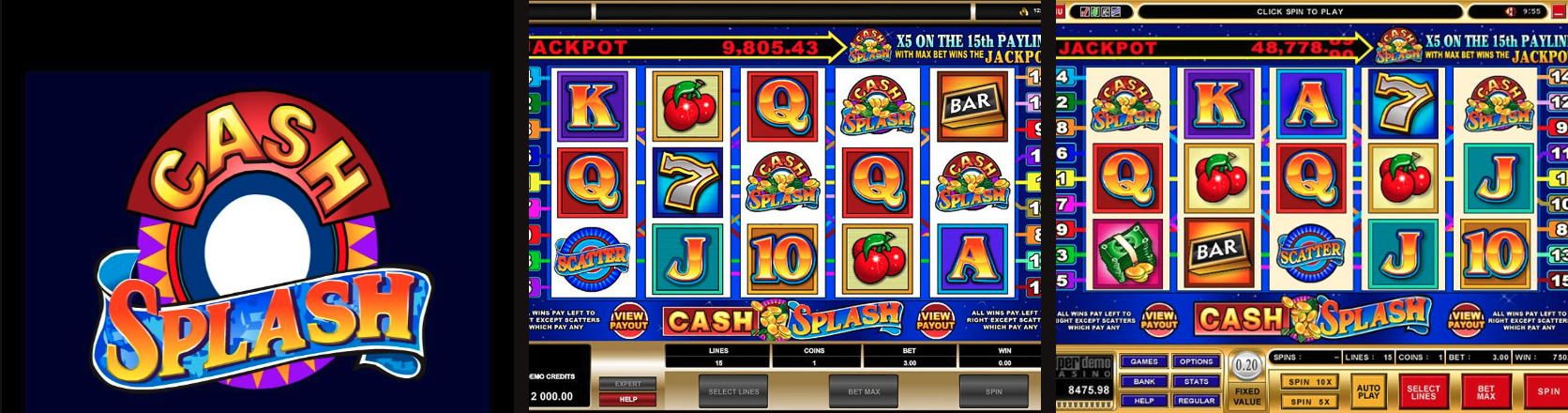Toggle the EXPERT mode button
Image resolution: width=1568 pixels, height=413 pixels.
point(628,384)
